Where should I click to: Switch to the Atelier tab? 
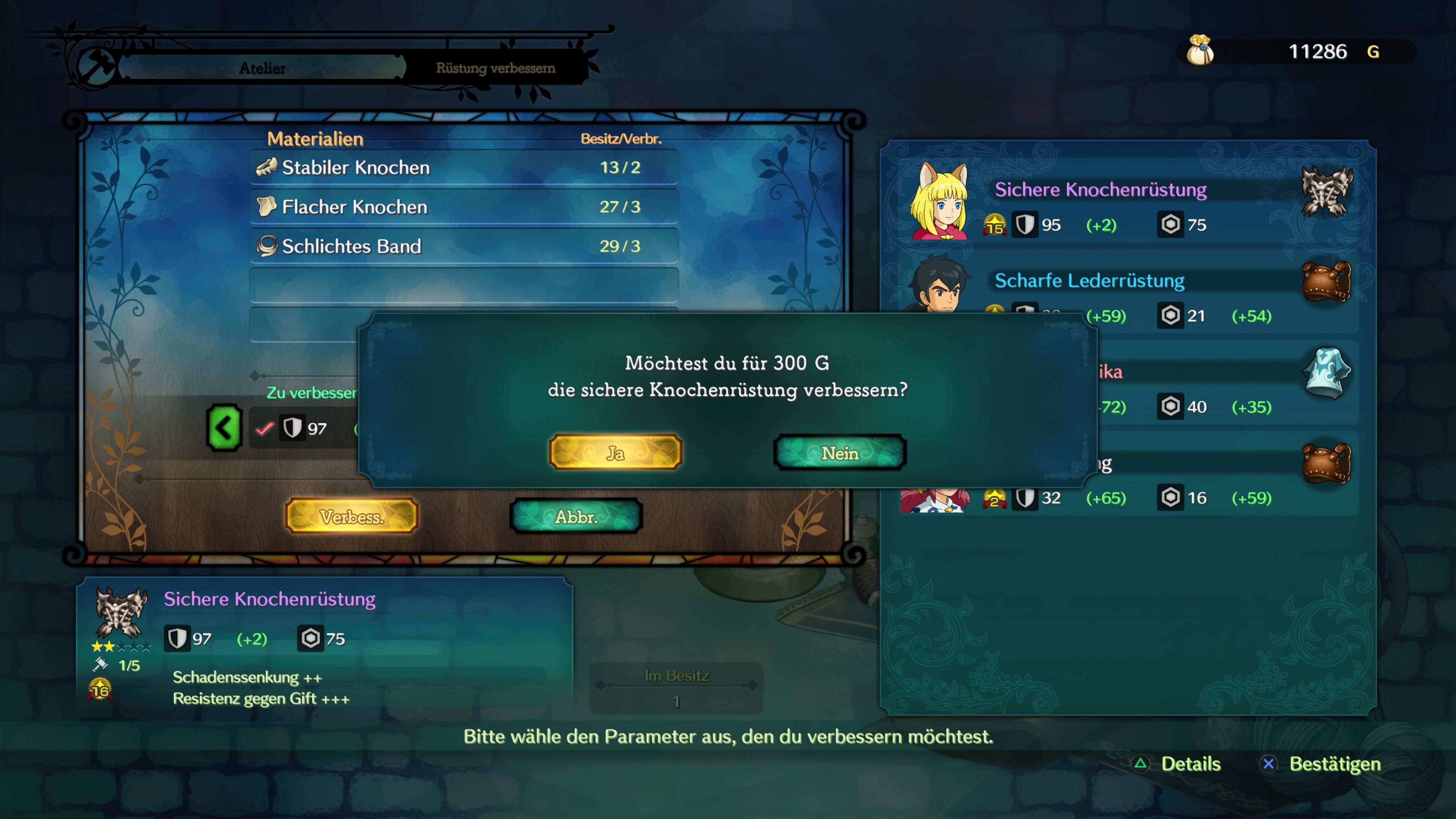pos(262,68)
